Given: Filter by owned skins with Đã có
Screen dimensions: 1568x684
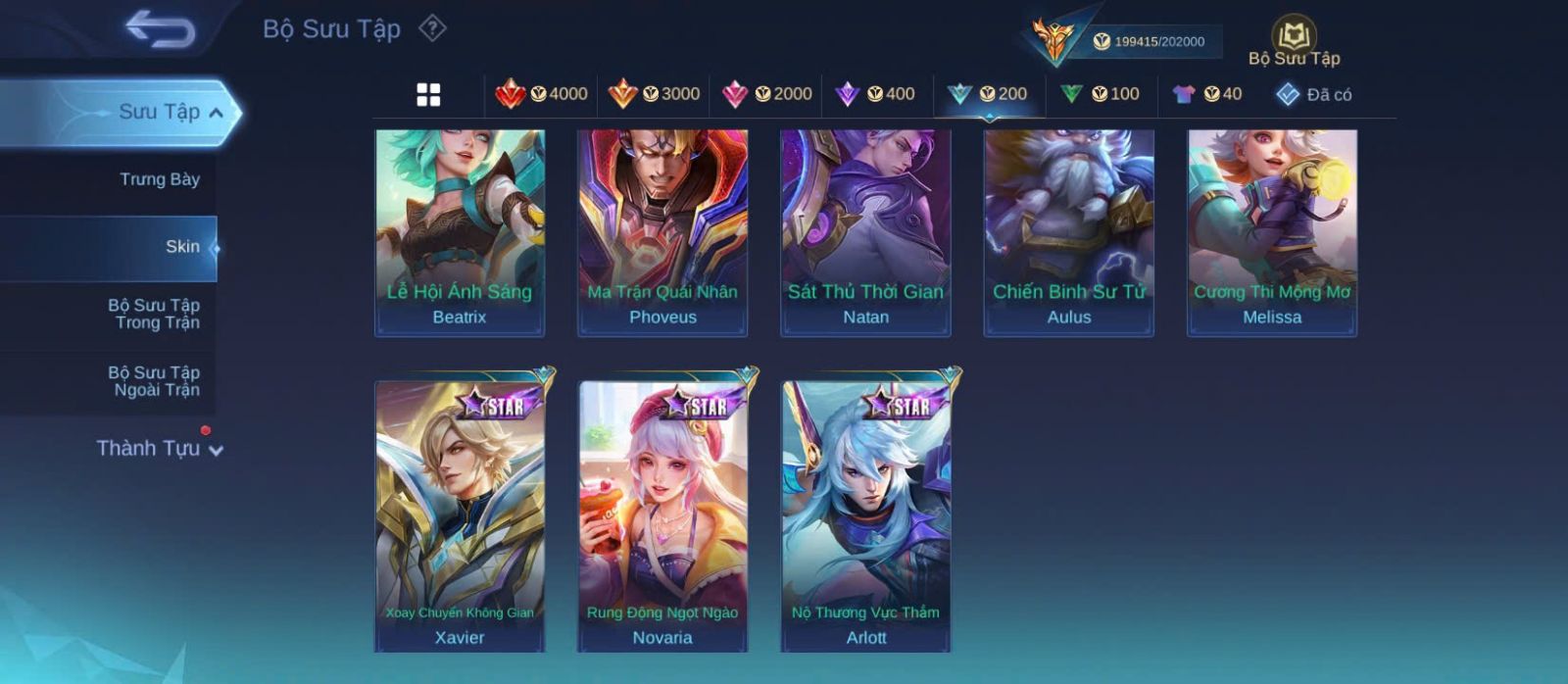Looking at the screenshot, I should 1314,94.
